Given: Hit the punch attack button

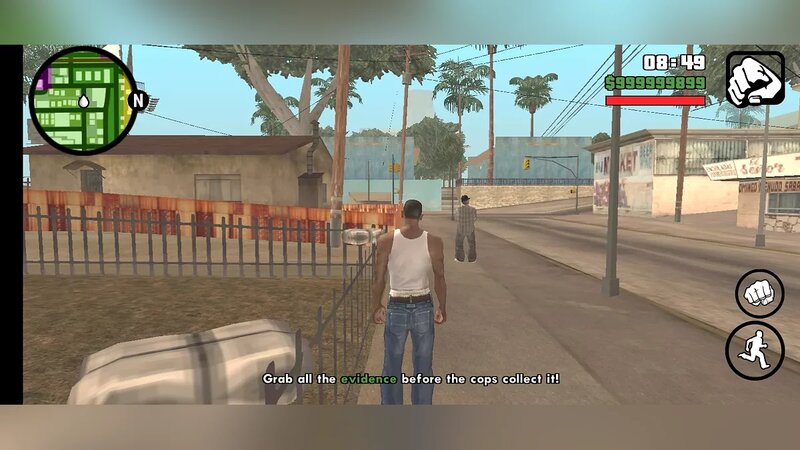Looking at the screenshot, I should coord(760,294).
